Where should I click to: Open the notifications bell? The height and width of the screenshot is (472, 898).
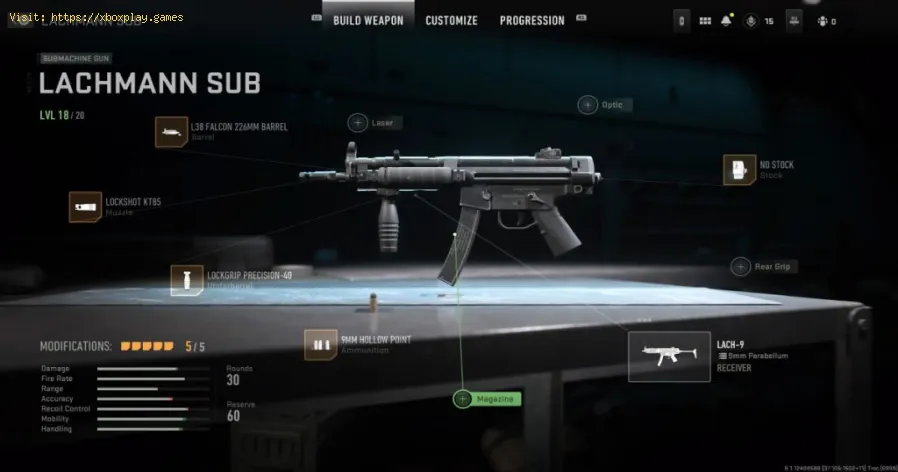point(725,21)
